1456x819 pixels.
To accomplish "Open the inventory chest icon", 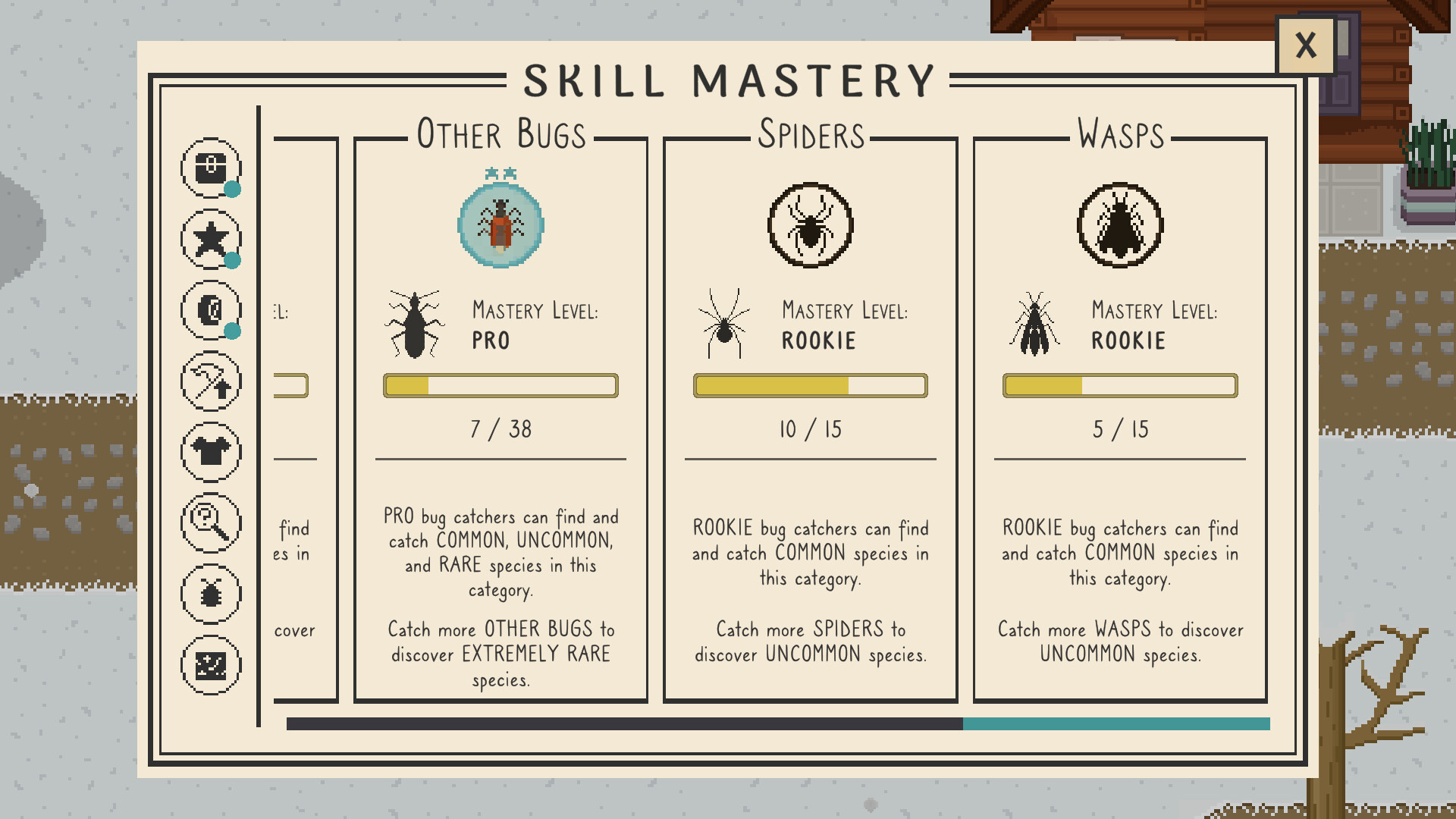I will pos(211,169).
